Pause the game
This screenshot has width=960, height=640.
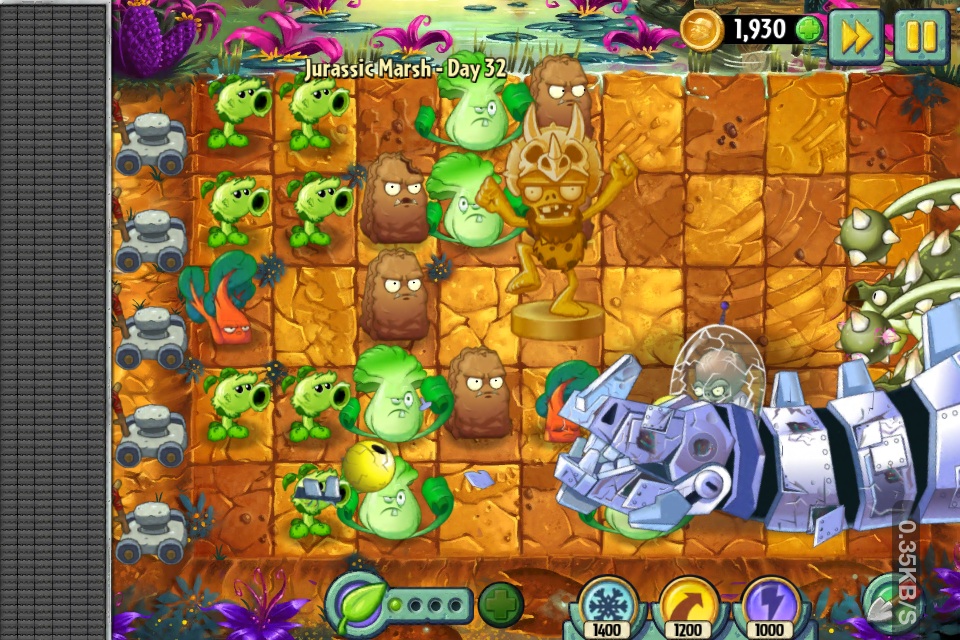[920, 38]
